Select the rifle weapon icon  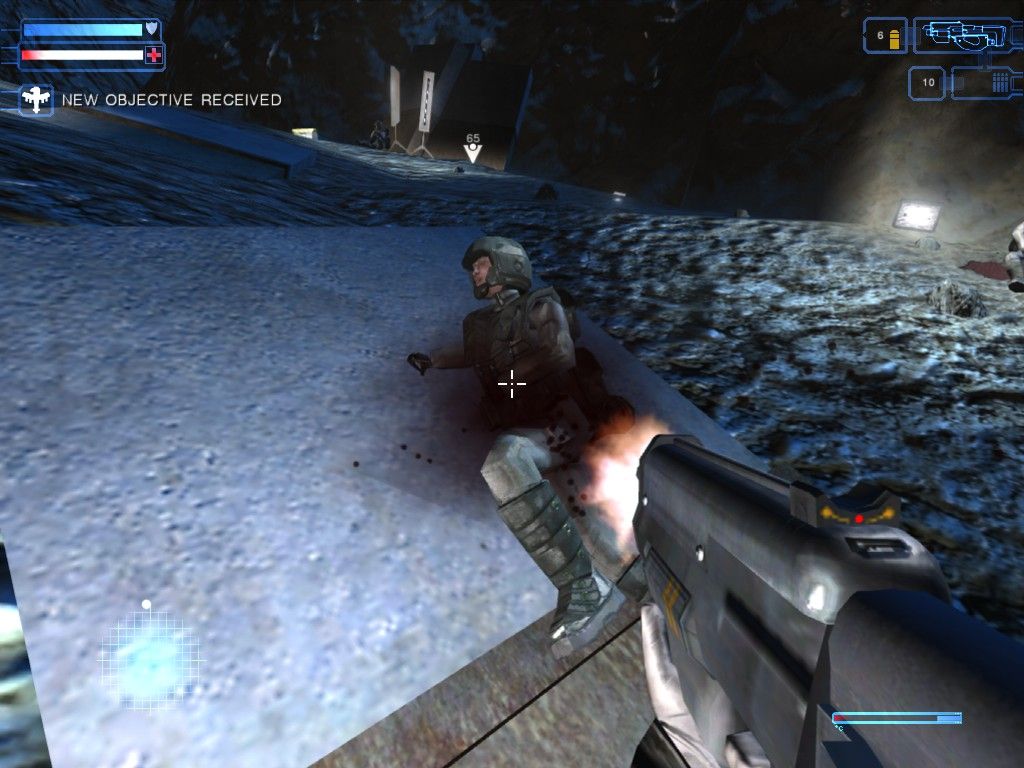pyautogui.click(x=965, y=36)
